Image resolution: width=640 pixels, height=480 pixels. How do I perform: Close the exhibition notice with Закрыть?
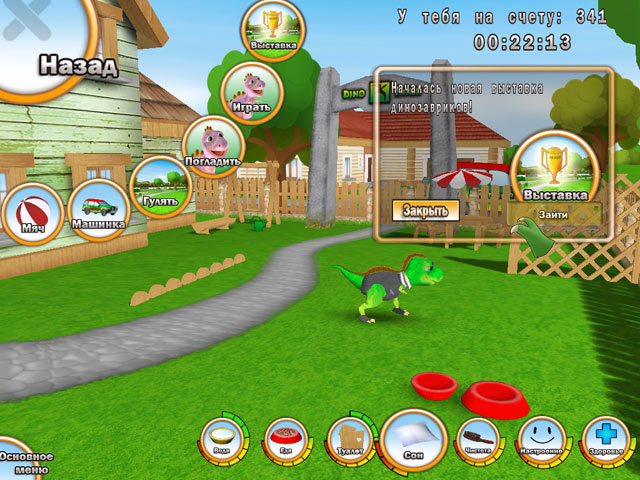click(x=426, y=210)
